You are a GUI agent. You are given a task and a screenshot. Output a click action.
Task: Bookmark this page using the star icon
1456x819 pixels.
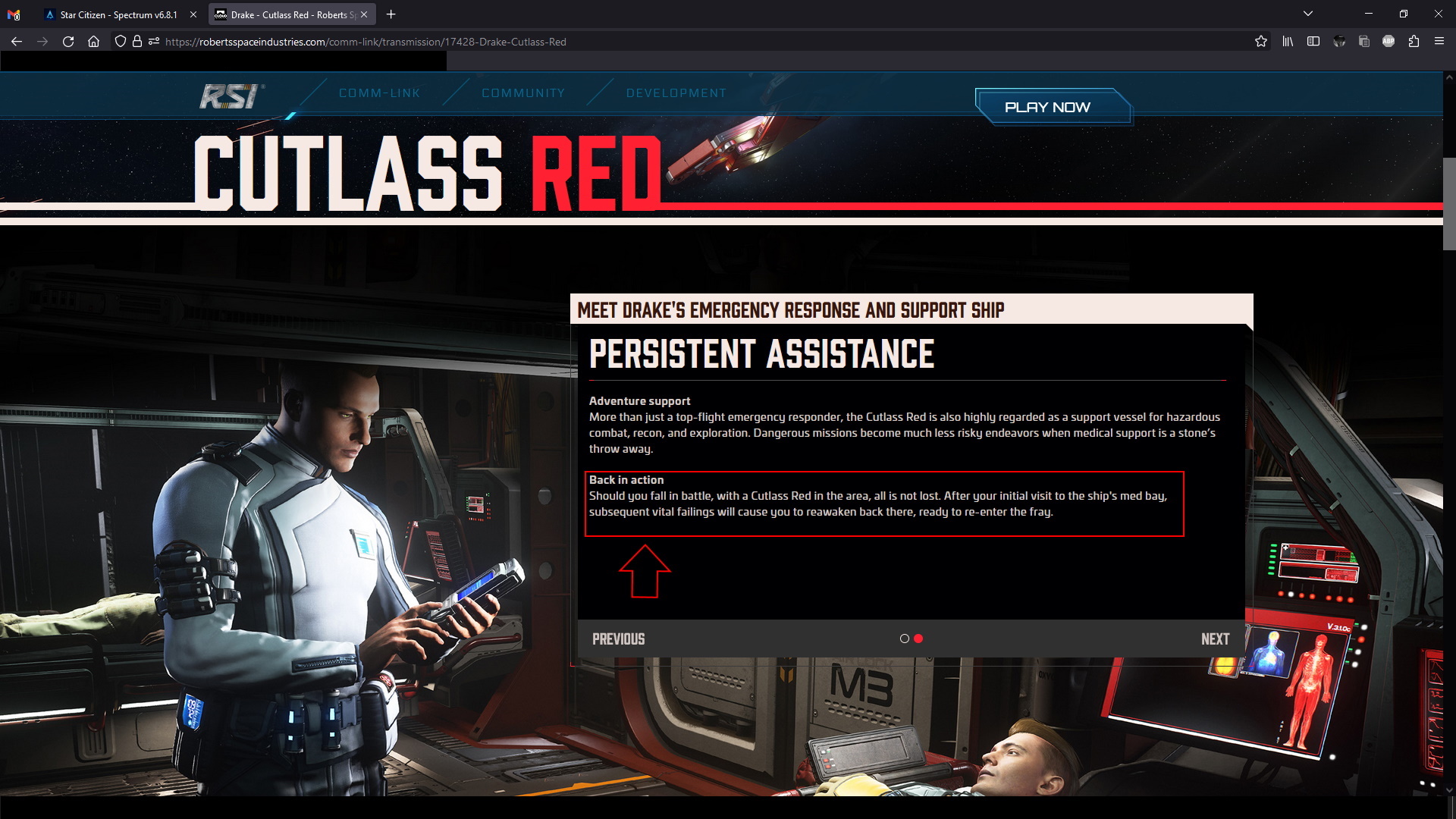pos(1261,42)
